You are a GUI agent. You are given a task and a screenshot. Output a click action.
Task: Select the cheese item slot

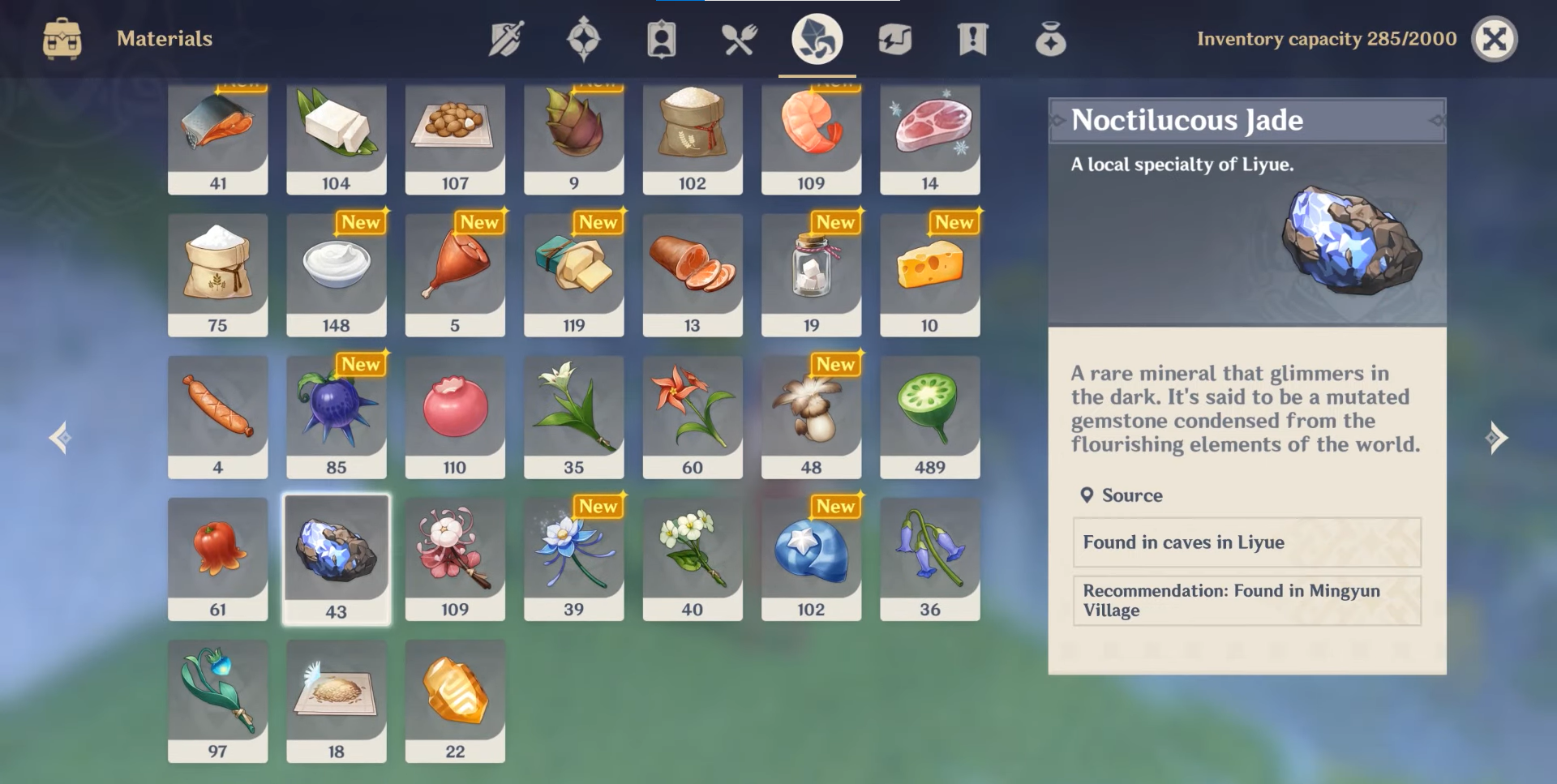[x=929, y=275]
